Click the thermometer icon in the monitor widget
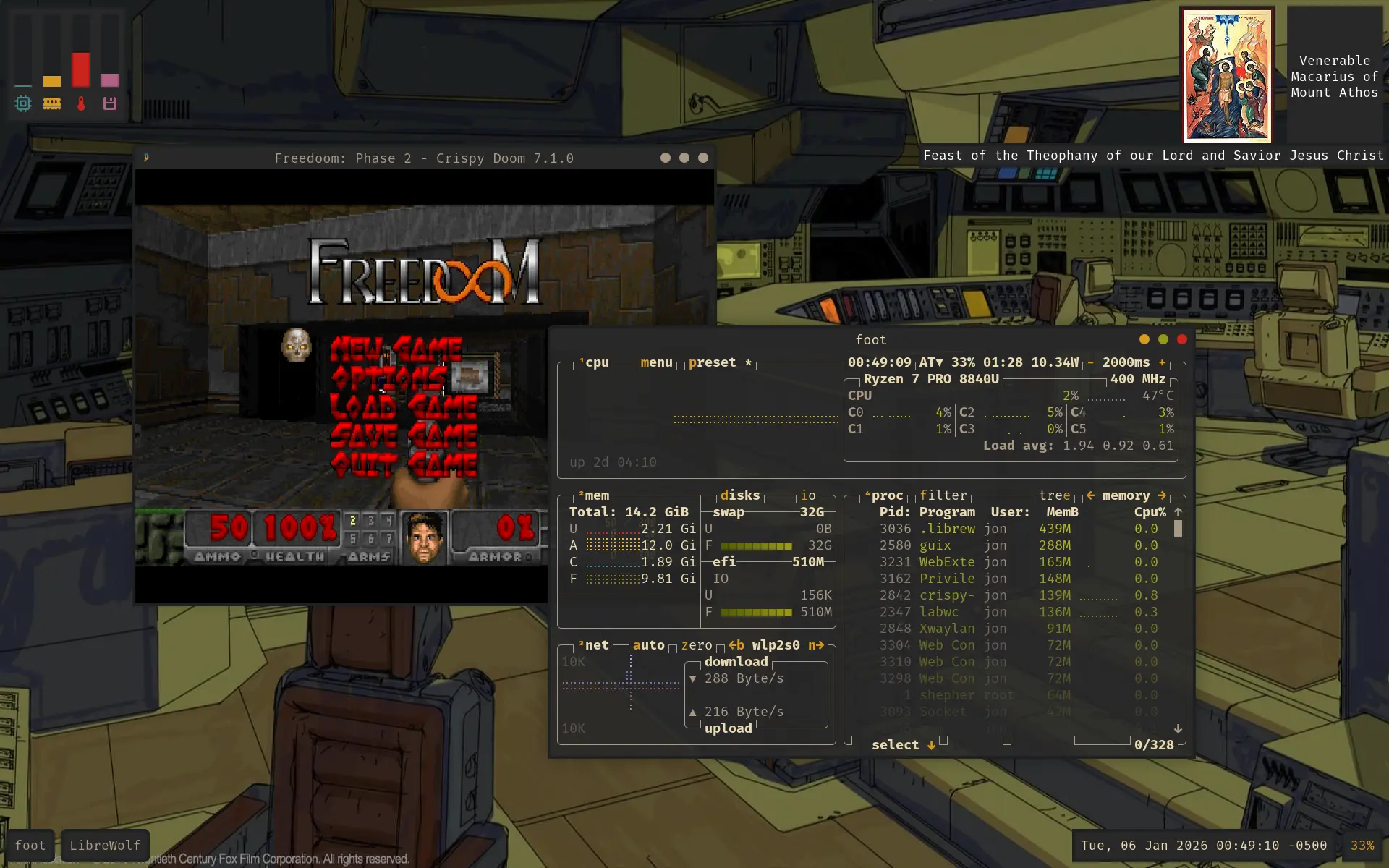Screen dimensions: 1389x868 tap(81, 103)
